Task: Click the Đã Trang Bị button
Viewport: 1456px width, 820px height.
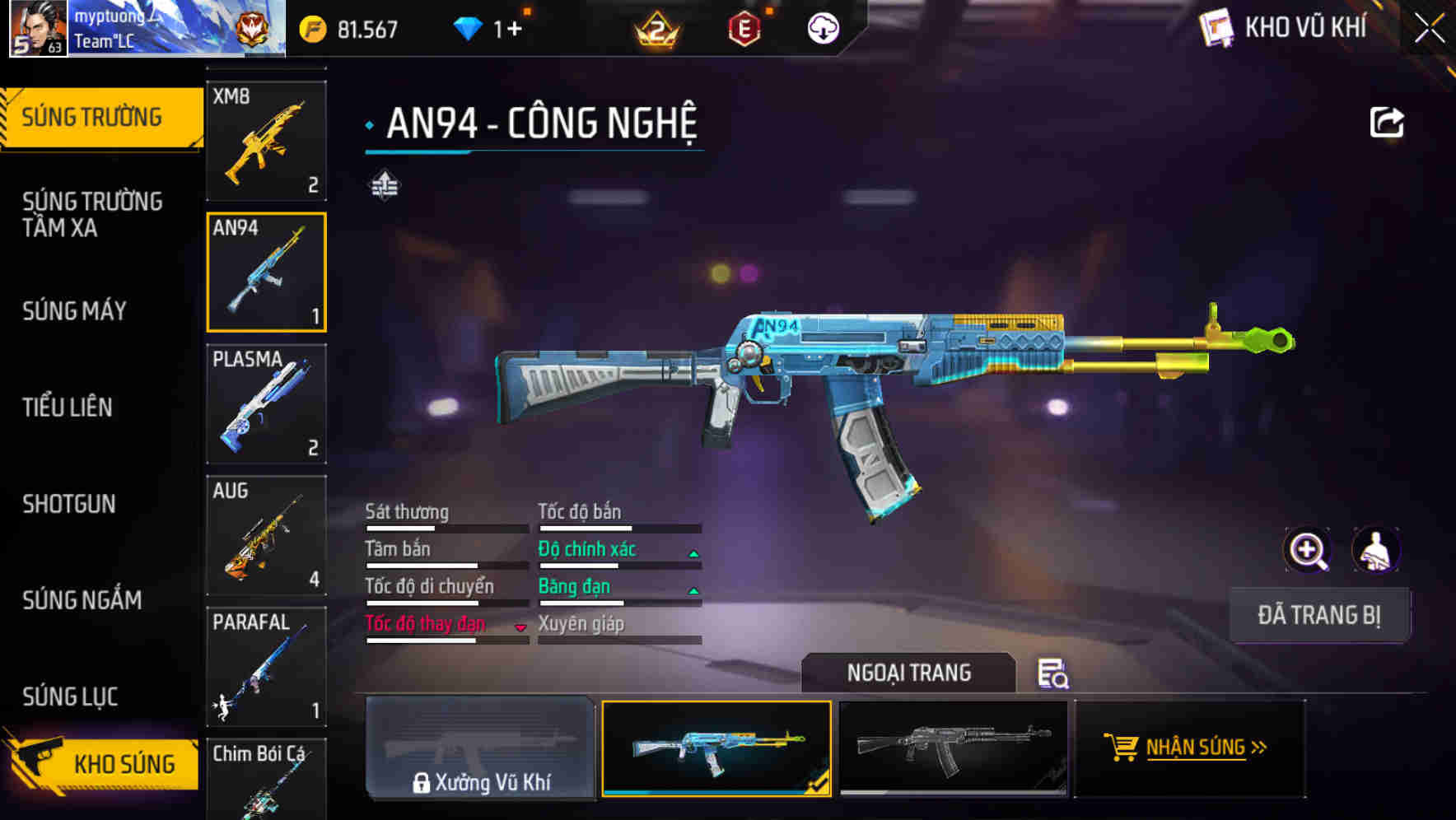Action: (1318, 615)
